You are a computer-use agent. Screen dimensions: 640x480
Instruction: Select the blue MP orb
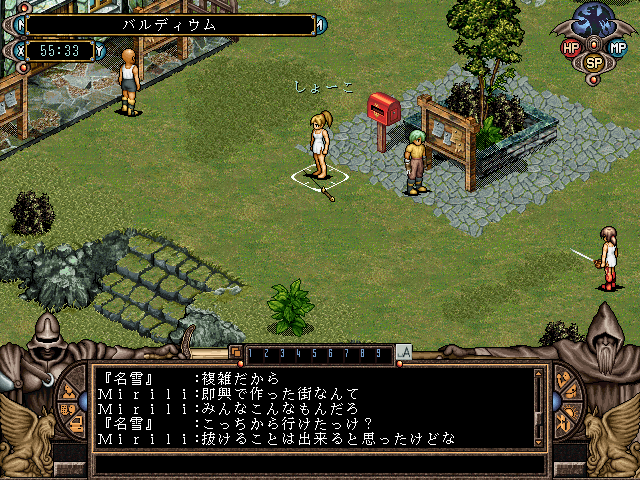(x=617, y=47)
